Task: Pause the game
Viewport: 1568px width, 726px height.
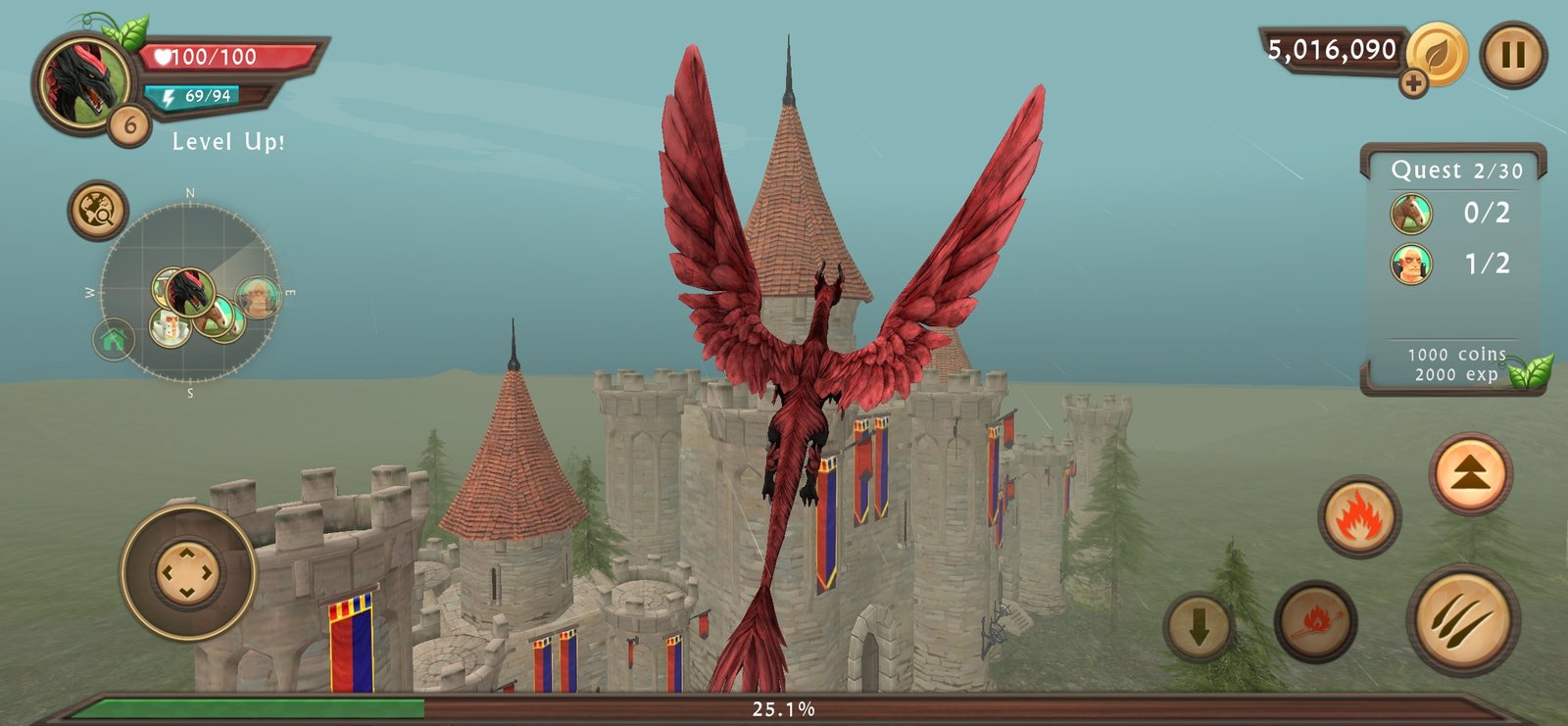Action: tap(1513, 55)
